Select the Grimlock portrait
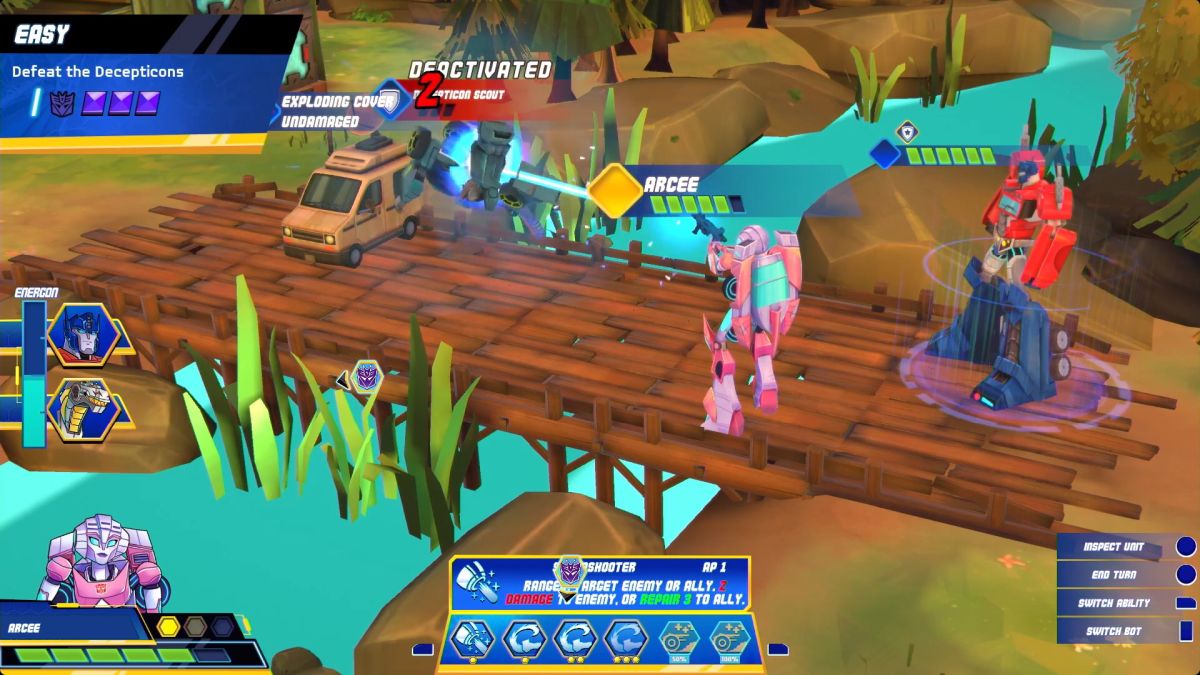Image resolution: width=1200 pixels, height=675 pixels. pos(83,410)
